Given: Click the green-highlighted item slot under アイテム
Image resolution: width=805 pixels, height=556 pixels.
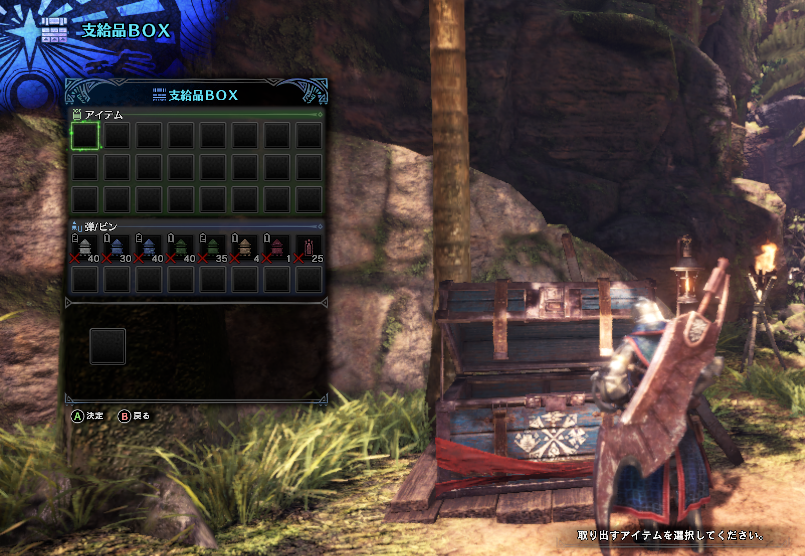Looking at the screenshot, I should pos(86,135).
